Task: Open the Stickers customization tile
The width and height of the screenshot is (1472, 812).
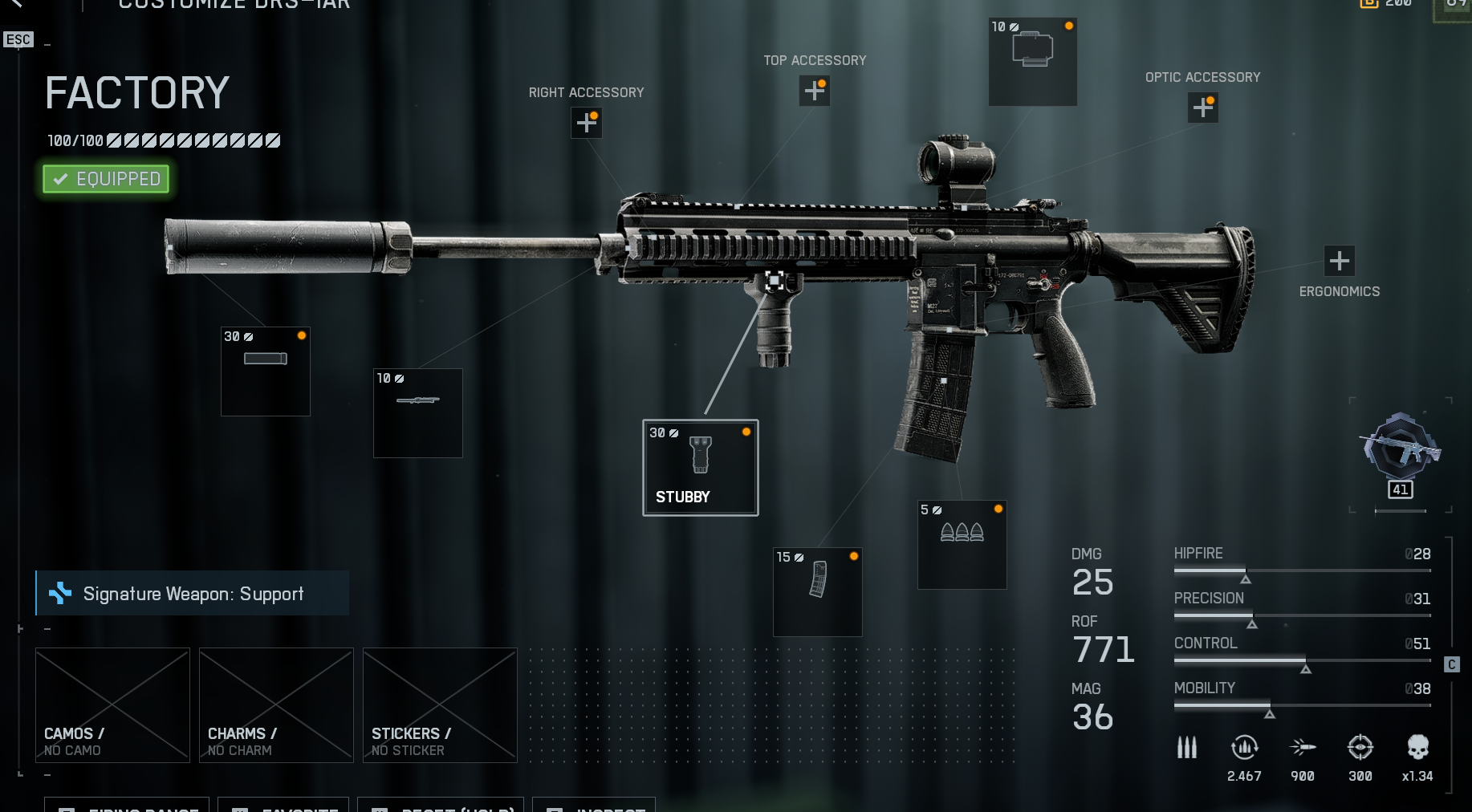Action: point(440,704)
